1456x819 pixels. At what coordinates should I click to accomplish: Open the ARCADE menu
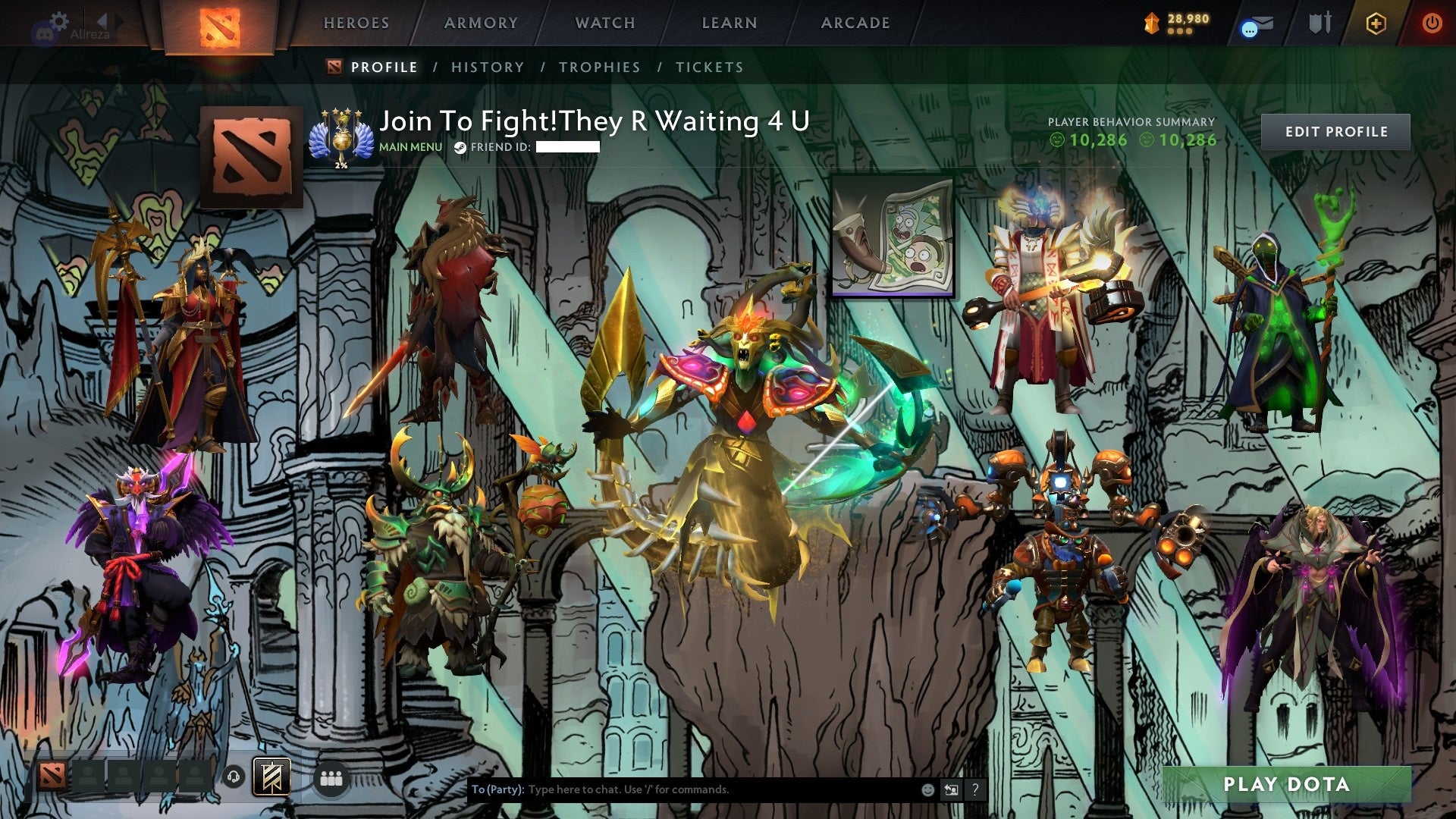[855, 23]
